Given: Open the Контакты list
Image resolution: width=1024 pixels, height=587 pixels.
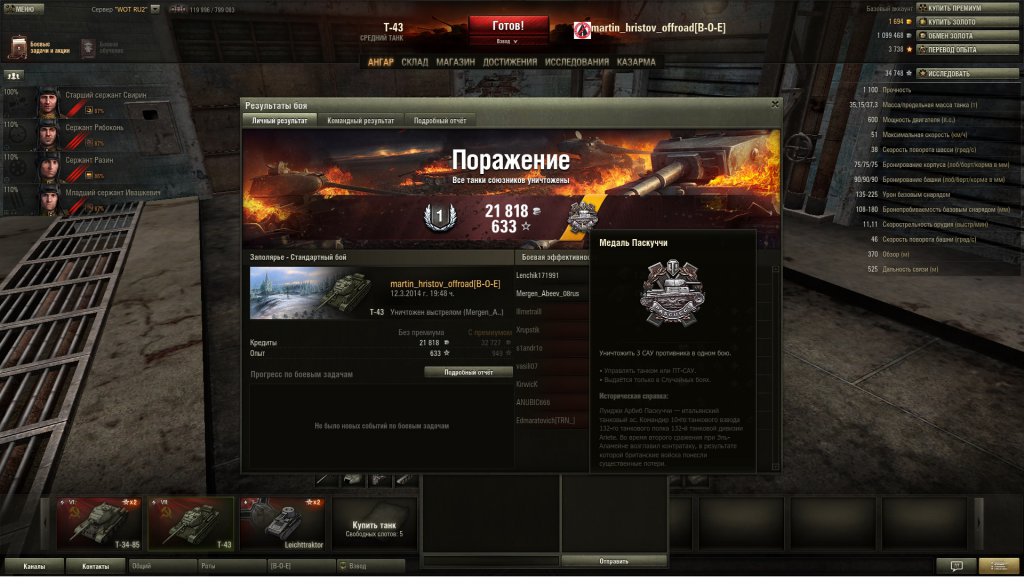Looking at the screenshot, I should click(x=96, y=566).
